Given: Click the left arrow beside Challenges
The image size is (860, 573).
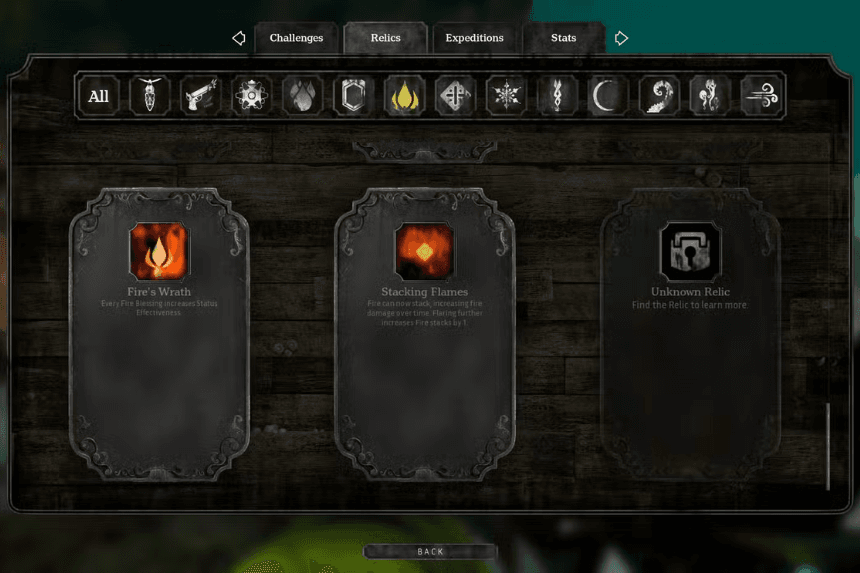Looking at the screenshot, I should (x=238, y=38).
